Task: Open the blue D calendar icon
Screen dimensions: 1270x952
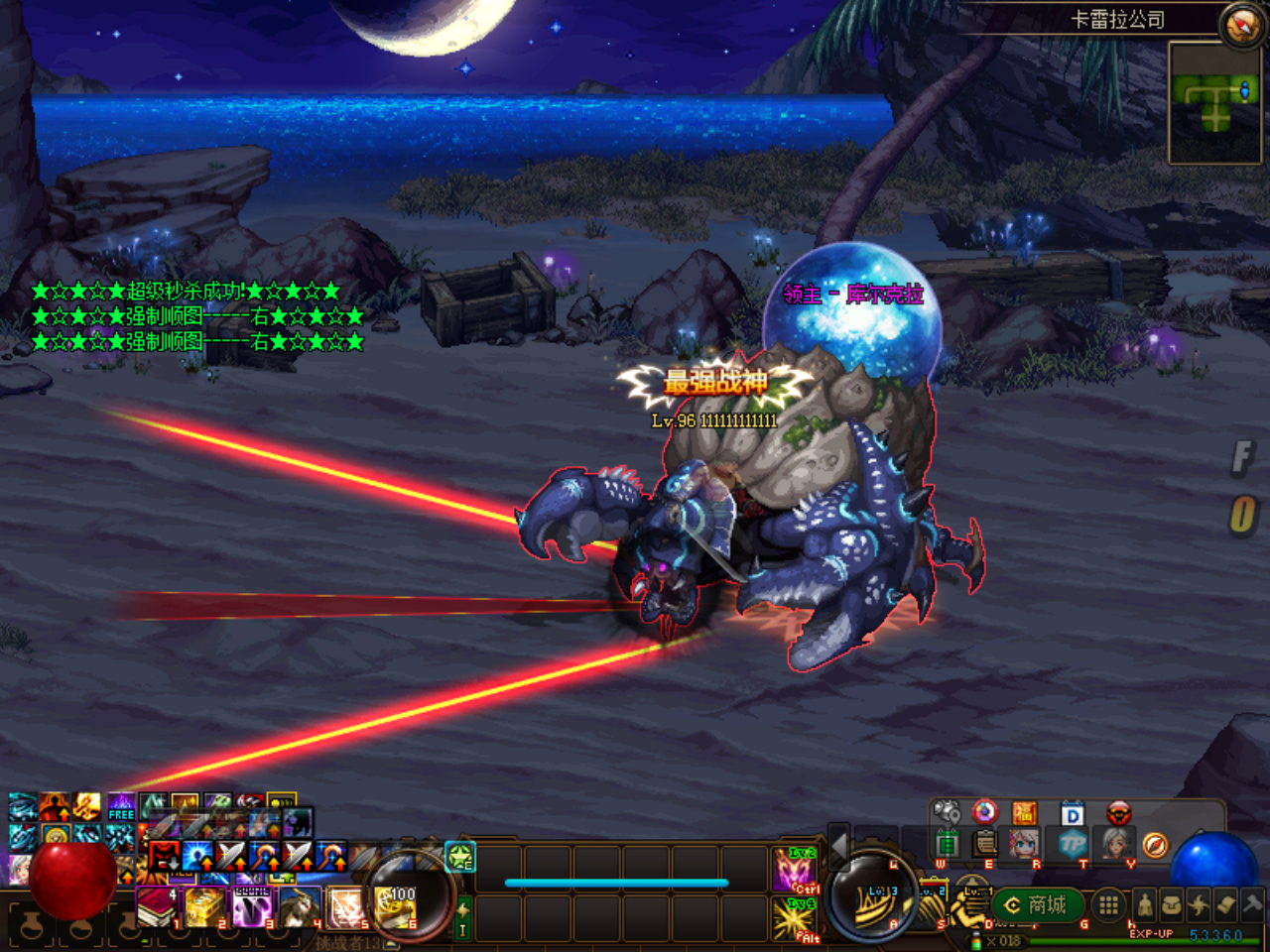Action: [x=1072, y=814]
